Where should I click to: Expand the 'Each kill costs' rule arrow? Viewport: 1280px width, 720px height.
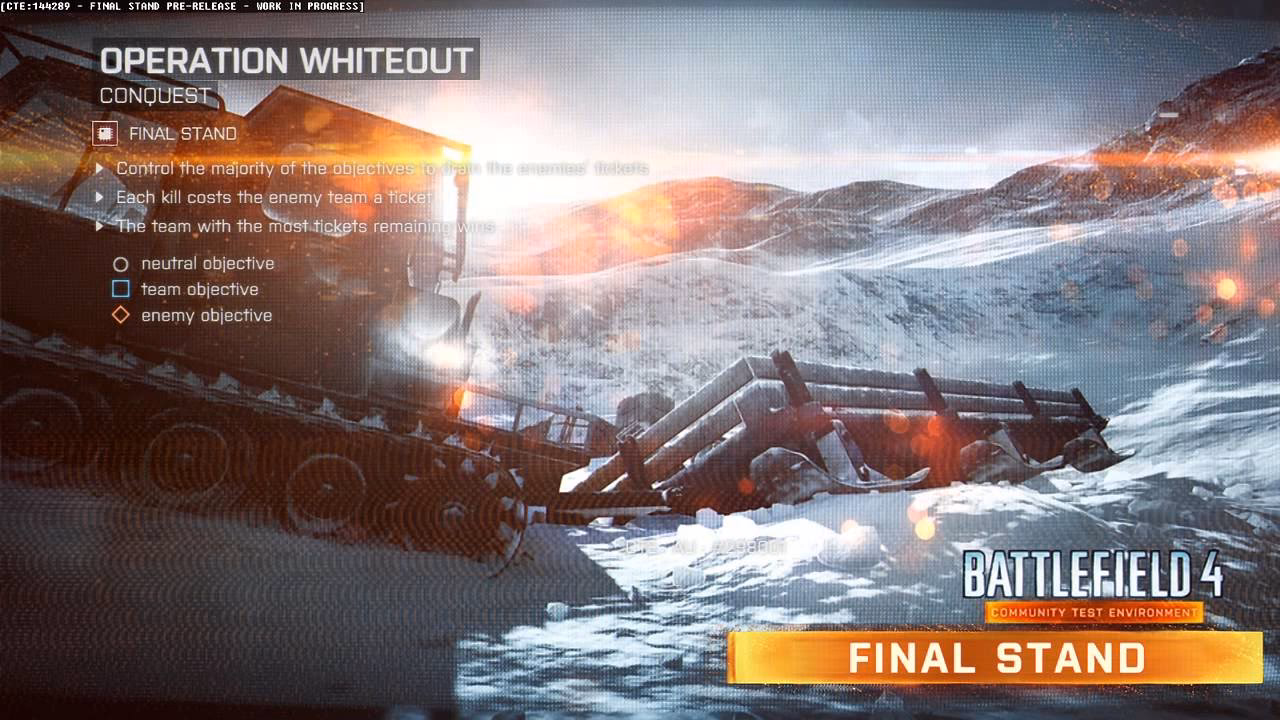(99, 197)
